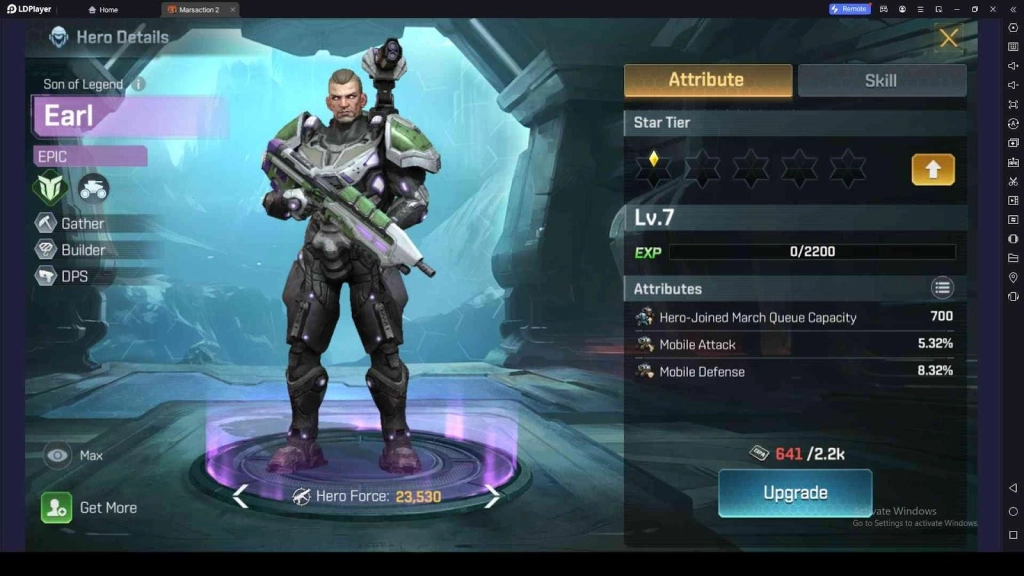The width and height of the screenshot is (1024, 576).
Task: Close the Hero Details screen
Action: pos(948,39)
